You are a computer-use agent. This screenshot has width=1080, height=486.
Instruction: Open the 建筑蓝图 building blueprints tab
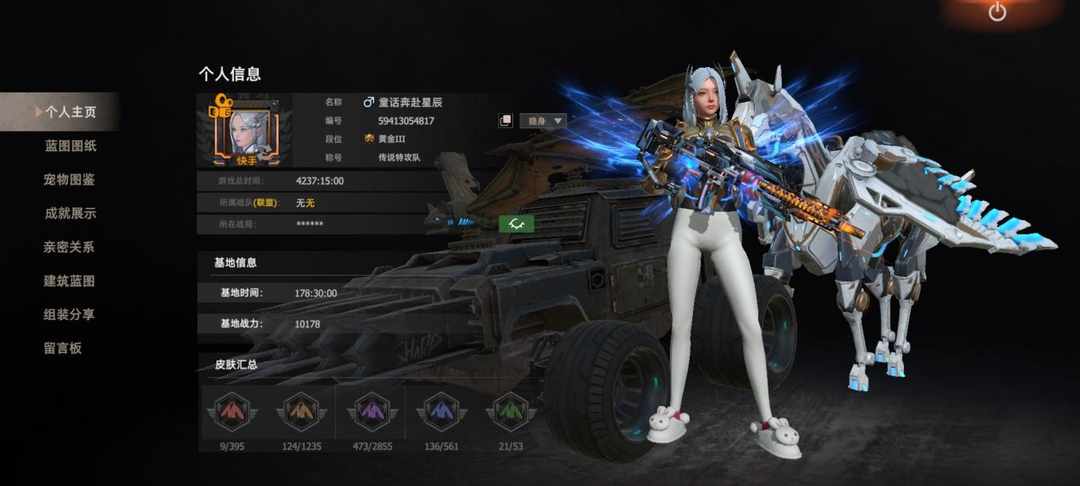tap(70, 281)
